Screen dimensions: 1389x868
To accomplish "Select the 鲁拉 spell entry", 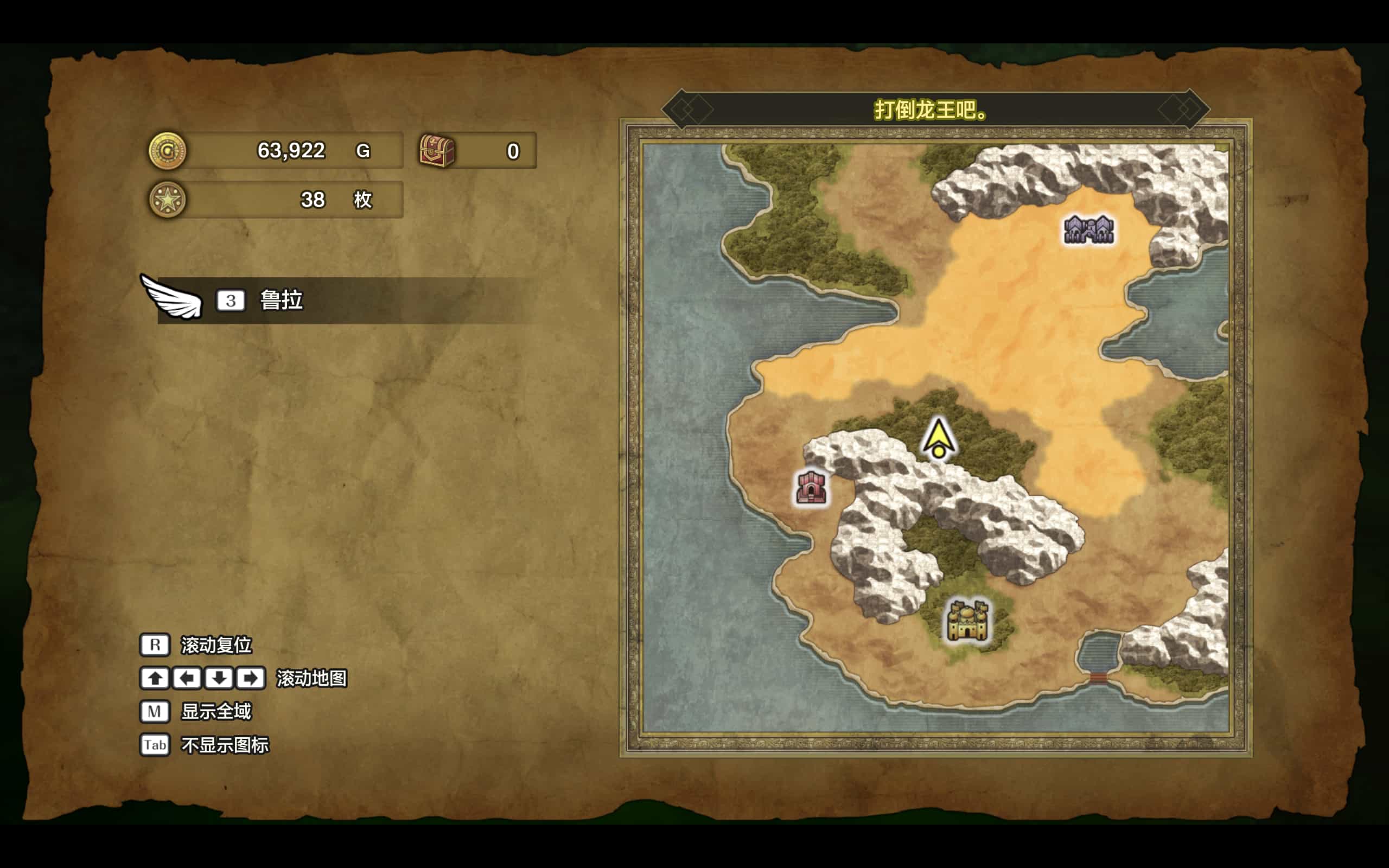I will pyautogui.click(x=345, y=300).
